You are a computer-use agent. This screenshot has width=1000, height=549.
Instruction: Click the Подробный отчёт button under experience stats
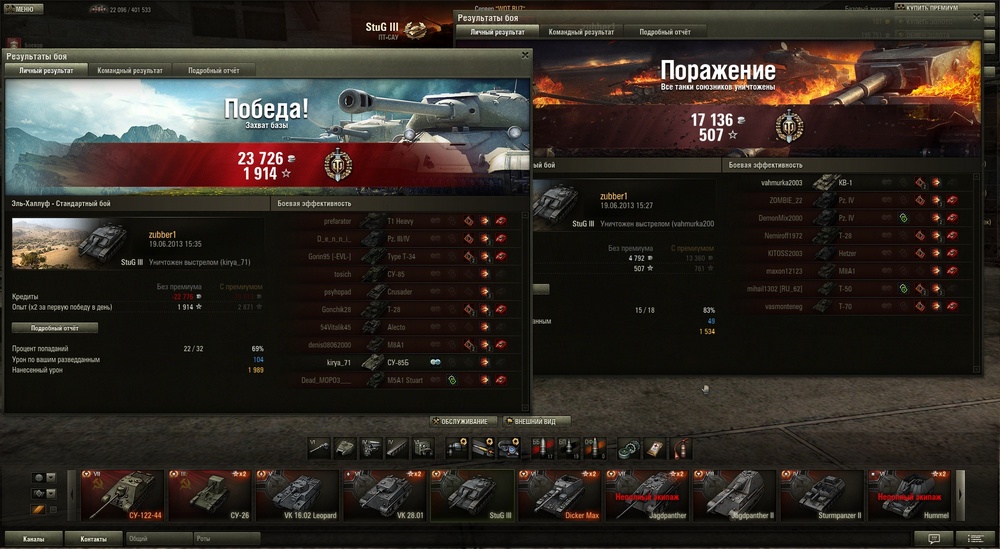point(55,327)
